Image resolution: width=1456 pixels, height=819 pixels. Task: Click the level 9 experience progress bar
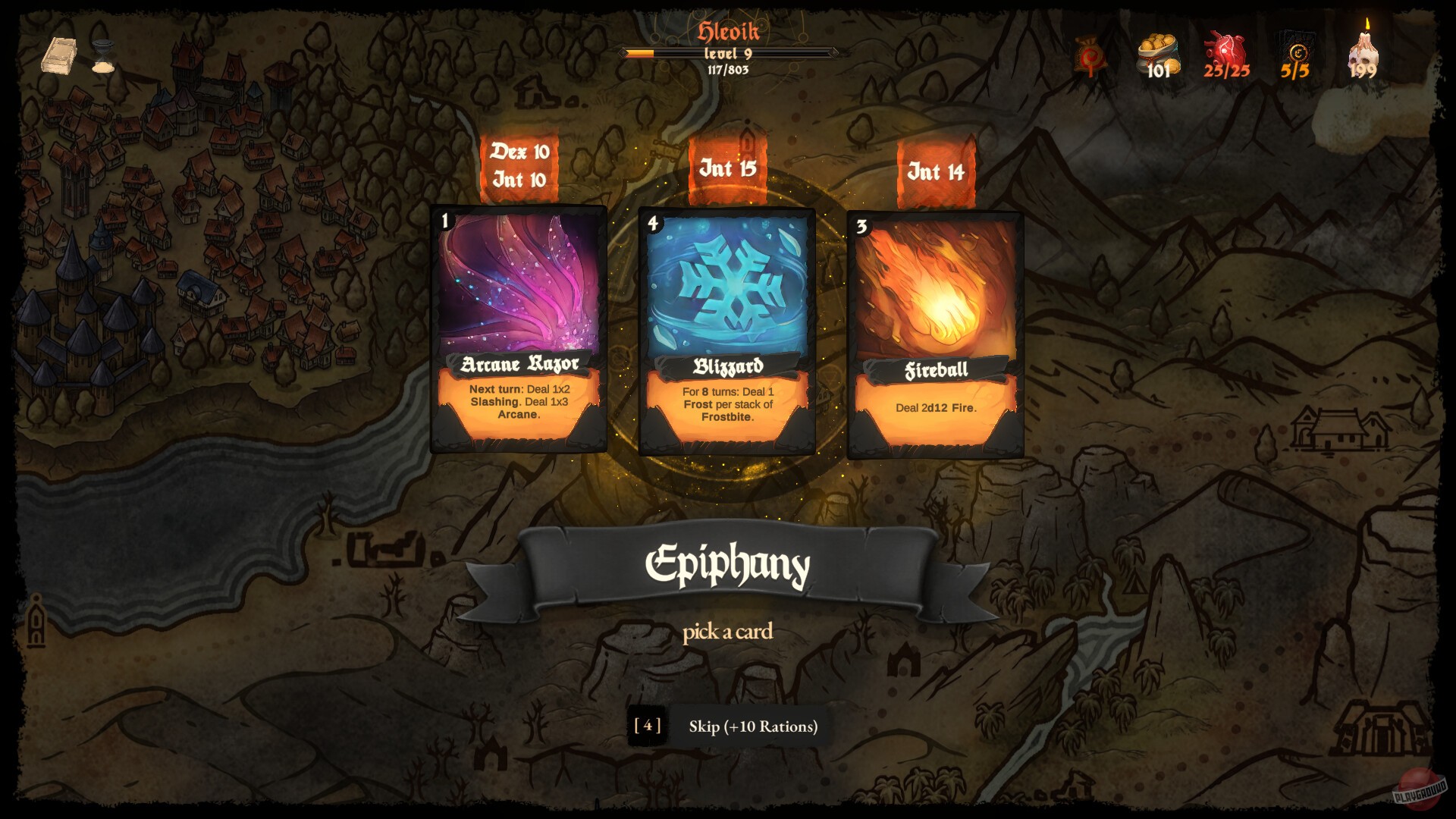[x=728, y=54]
